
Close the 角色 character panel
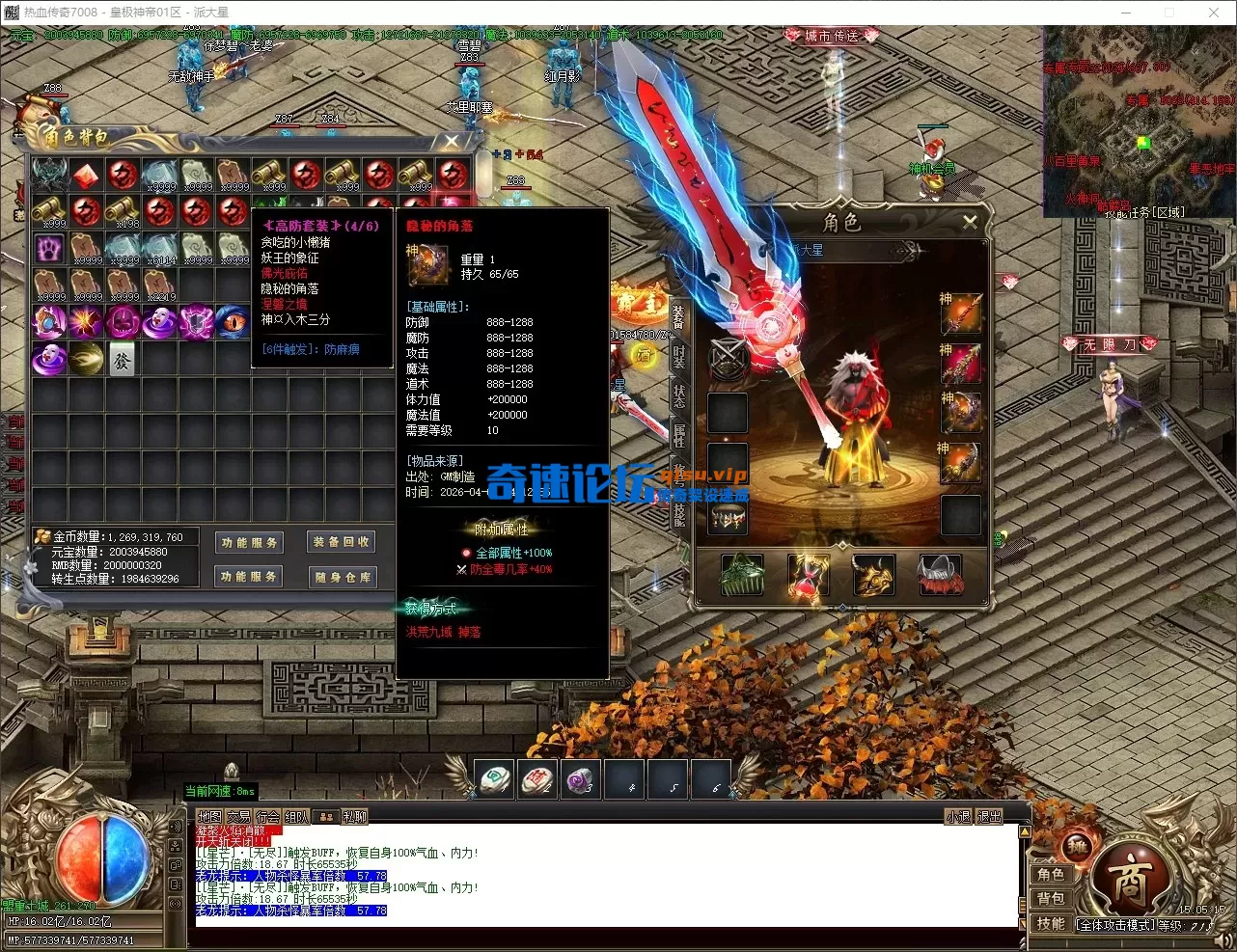pyautogui.click(x=970, y=222)
